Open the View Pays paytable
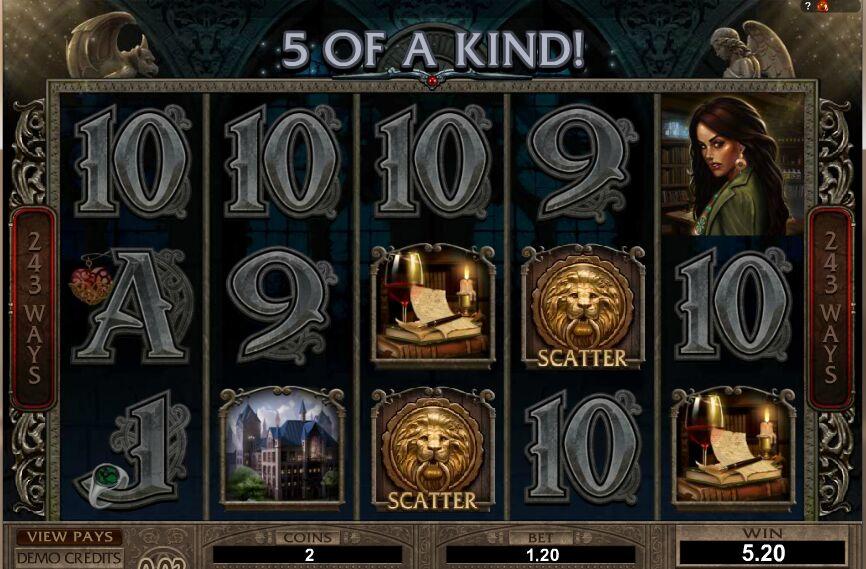This screenshot has width=866, height=569. coord(68,538)
